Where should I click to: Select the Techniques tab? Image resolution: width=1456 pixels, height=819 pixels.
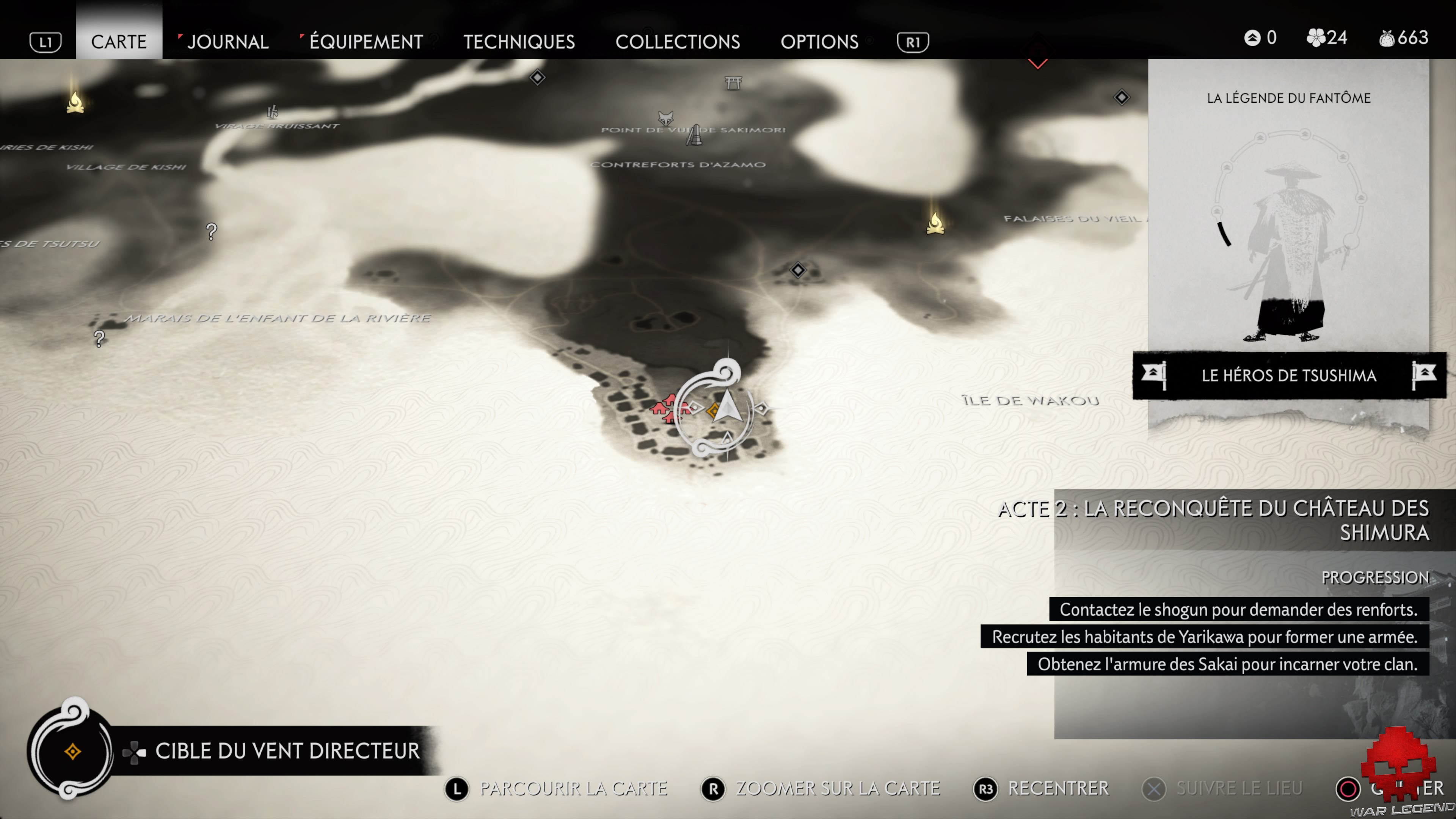coord(519,41)
